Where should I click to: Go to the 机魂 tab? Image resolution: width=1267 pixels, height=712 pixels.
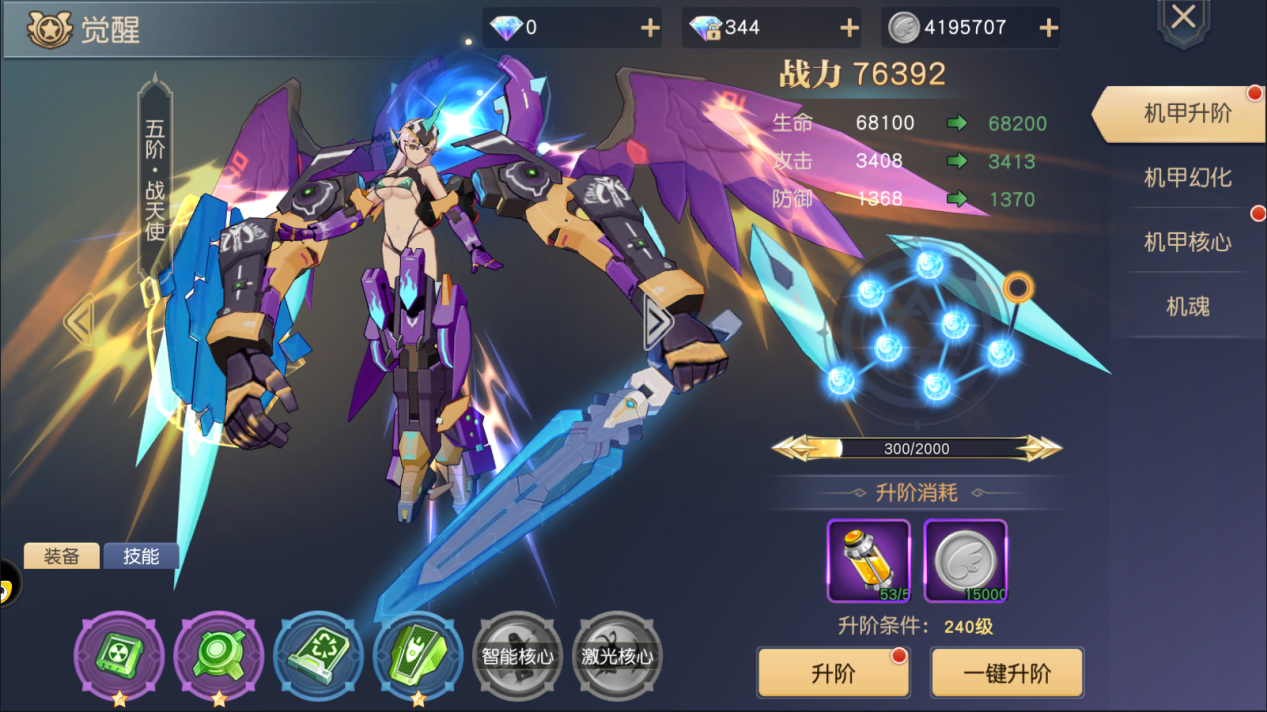[x=1187, y=306]
